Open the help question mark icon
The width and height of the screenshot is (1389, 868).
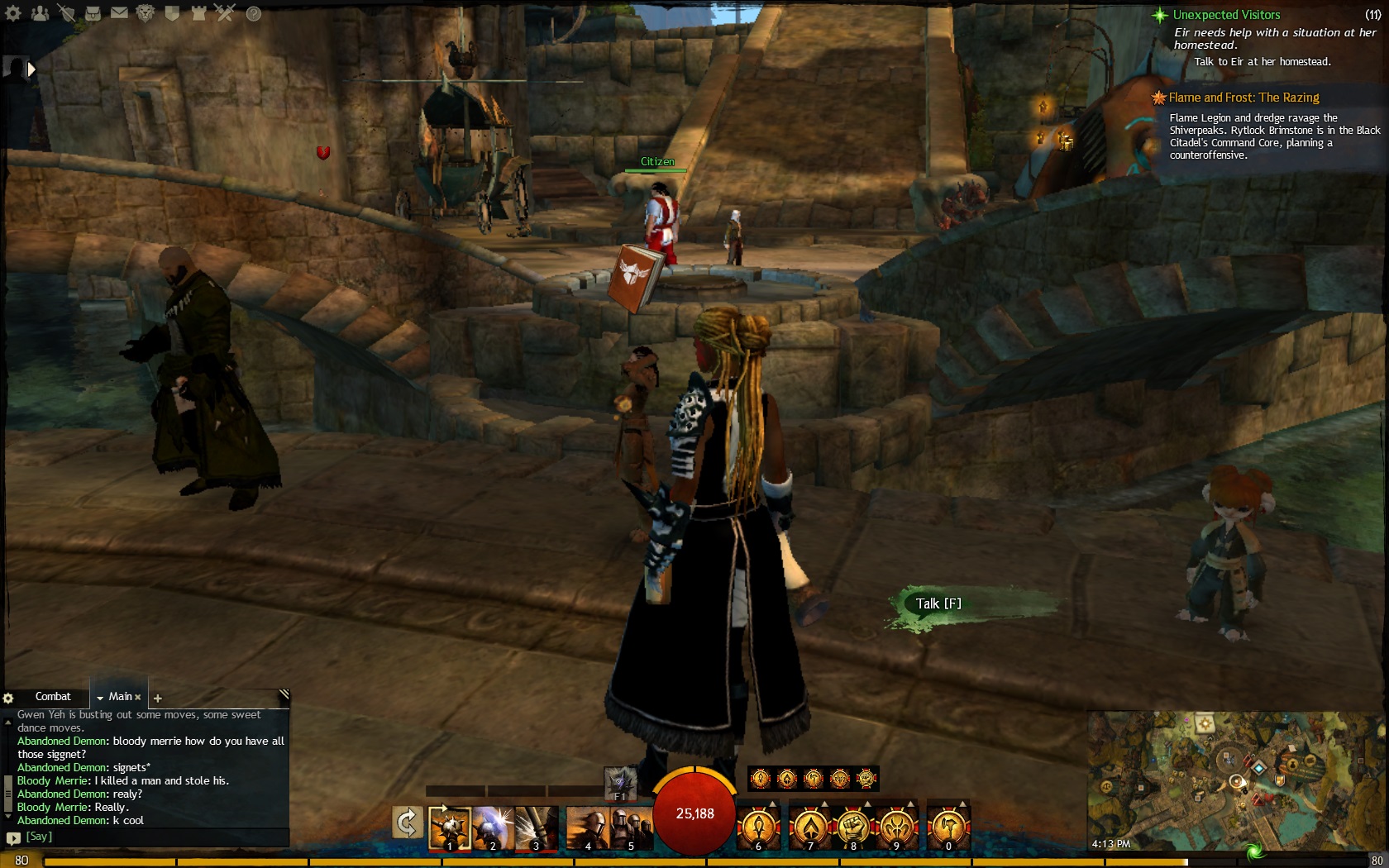254,13
